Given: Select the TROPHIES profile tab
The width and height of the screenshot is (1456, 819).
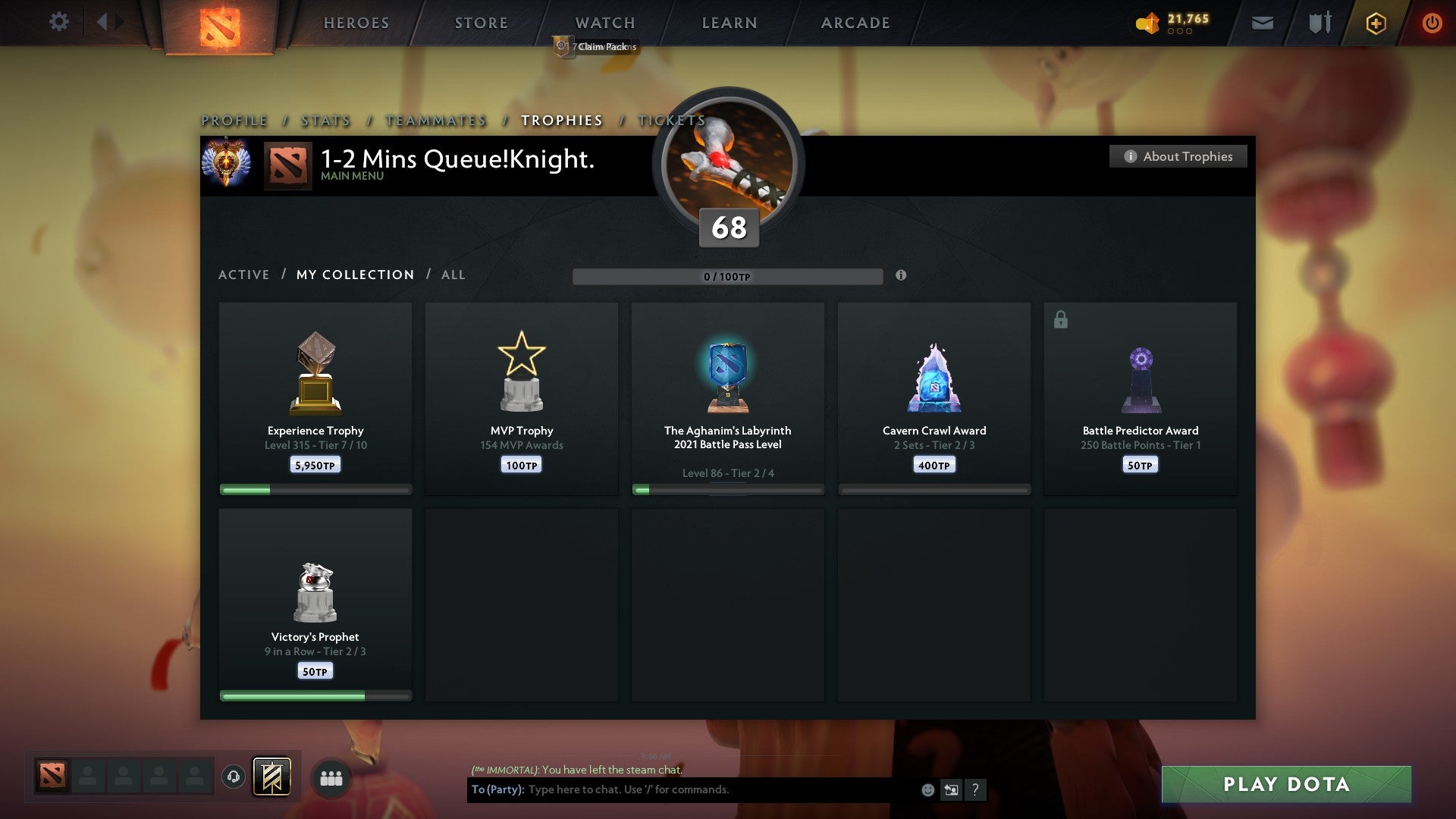Looking at the screenshot, I should coord(561,120).
